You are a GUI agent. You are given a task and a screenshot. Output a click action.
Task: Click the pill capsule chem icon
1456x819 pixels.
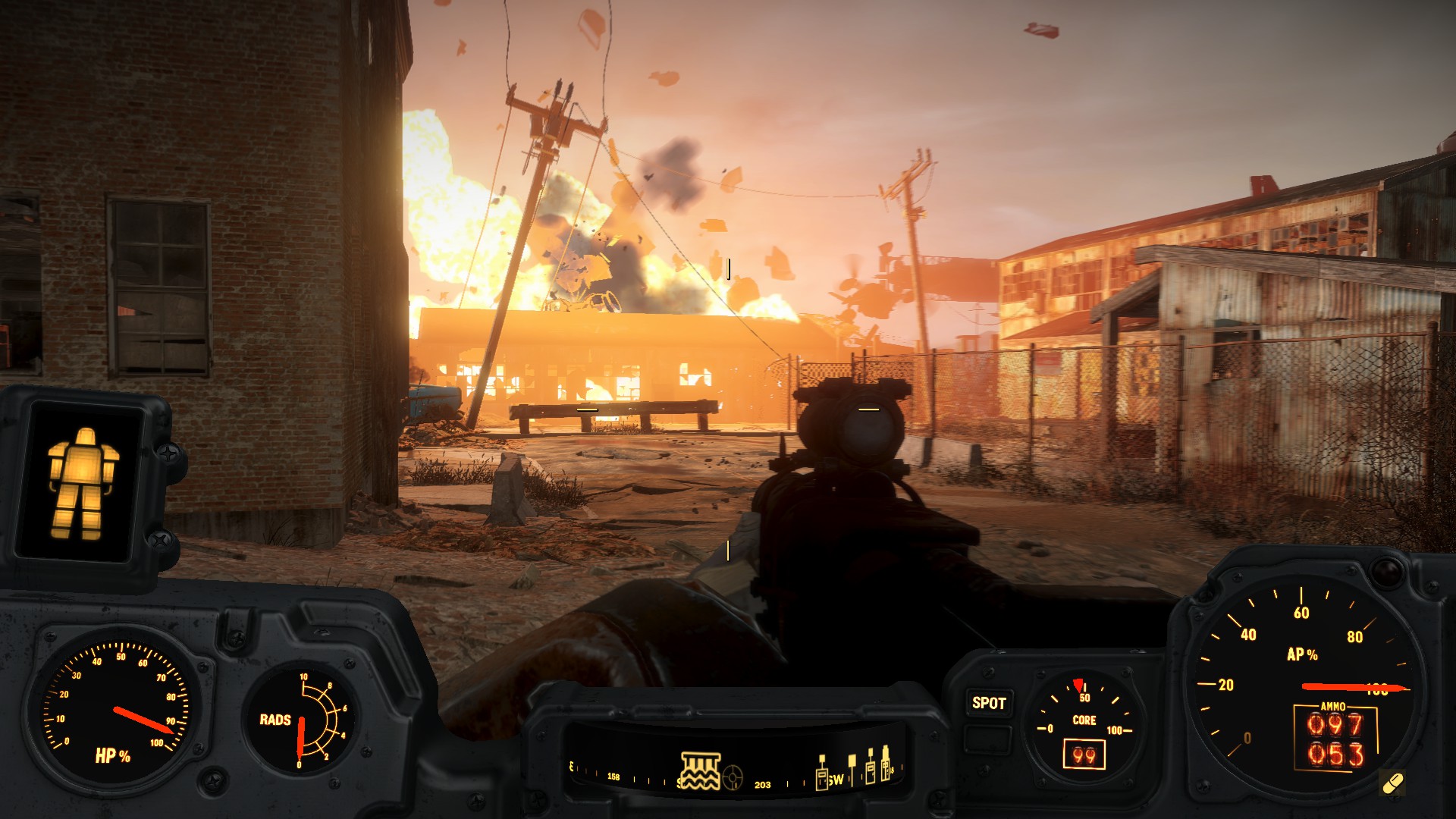pos(1392,783)
